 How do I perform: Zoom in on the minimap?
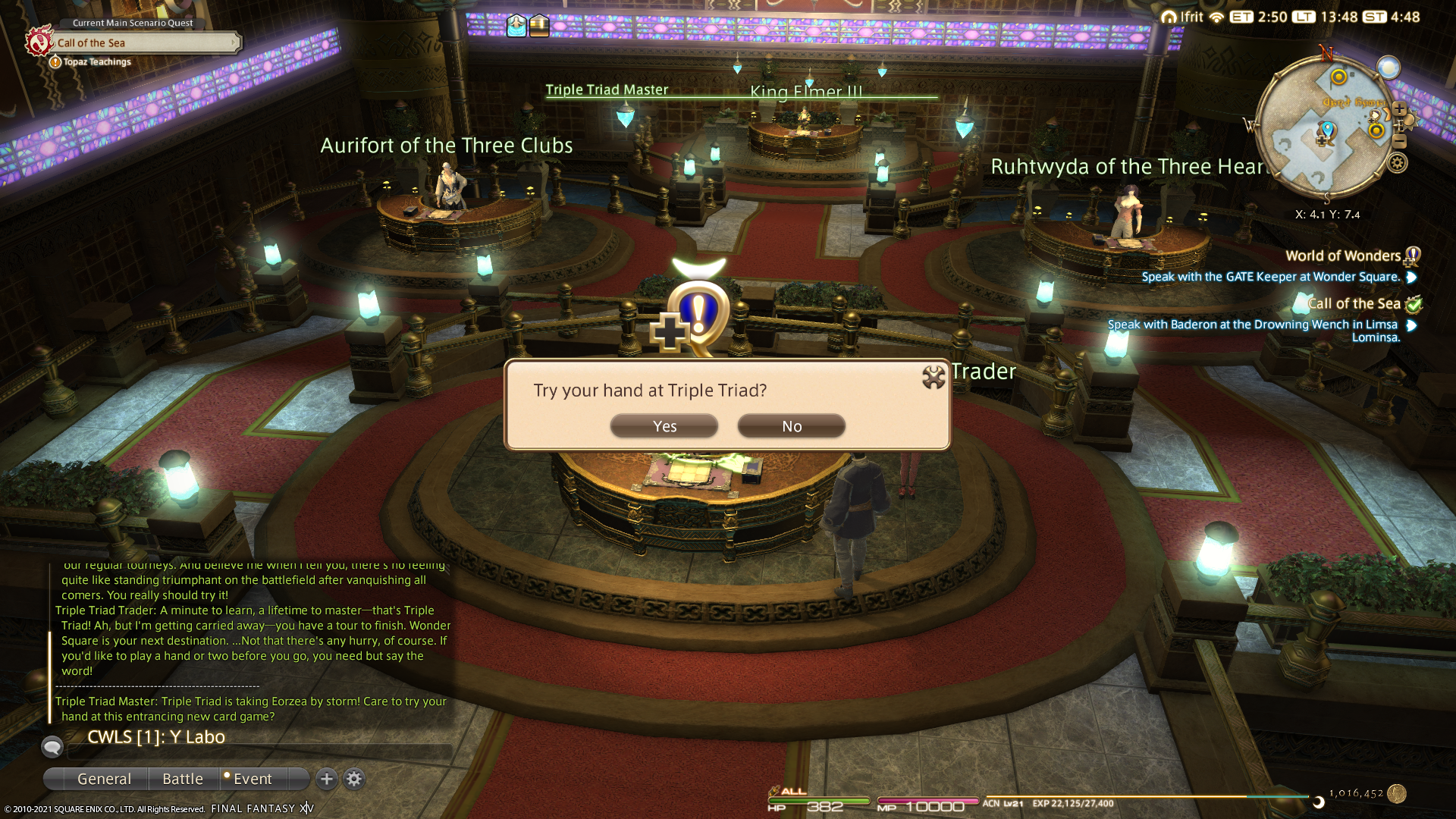(1400, 109)
